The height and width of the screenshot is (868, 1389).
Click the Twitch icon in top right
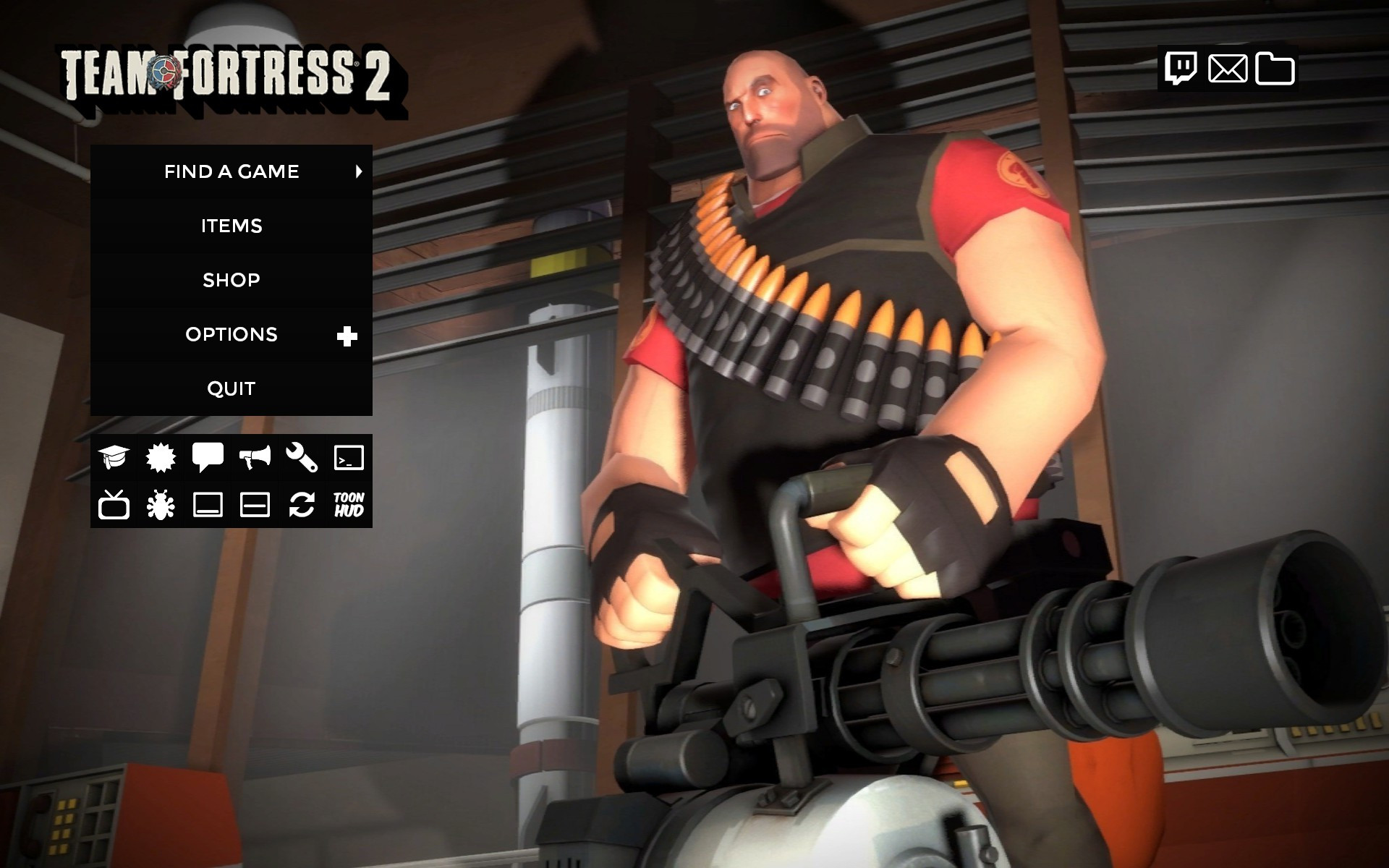pyautogui.click(x=1182, y=70)
